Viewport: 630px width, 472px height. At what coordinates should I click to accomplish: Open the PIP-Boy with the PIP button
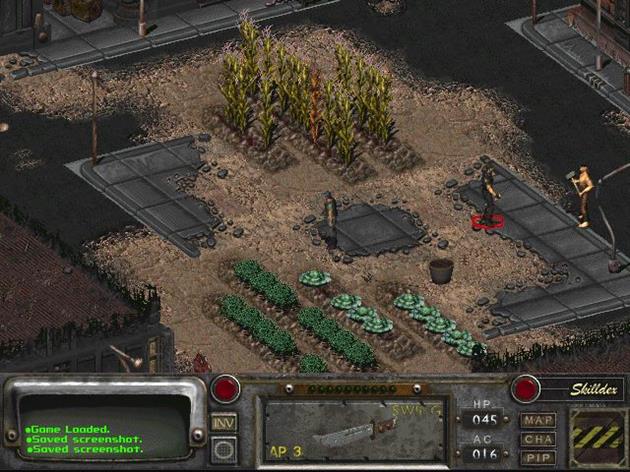538,456
